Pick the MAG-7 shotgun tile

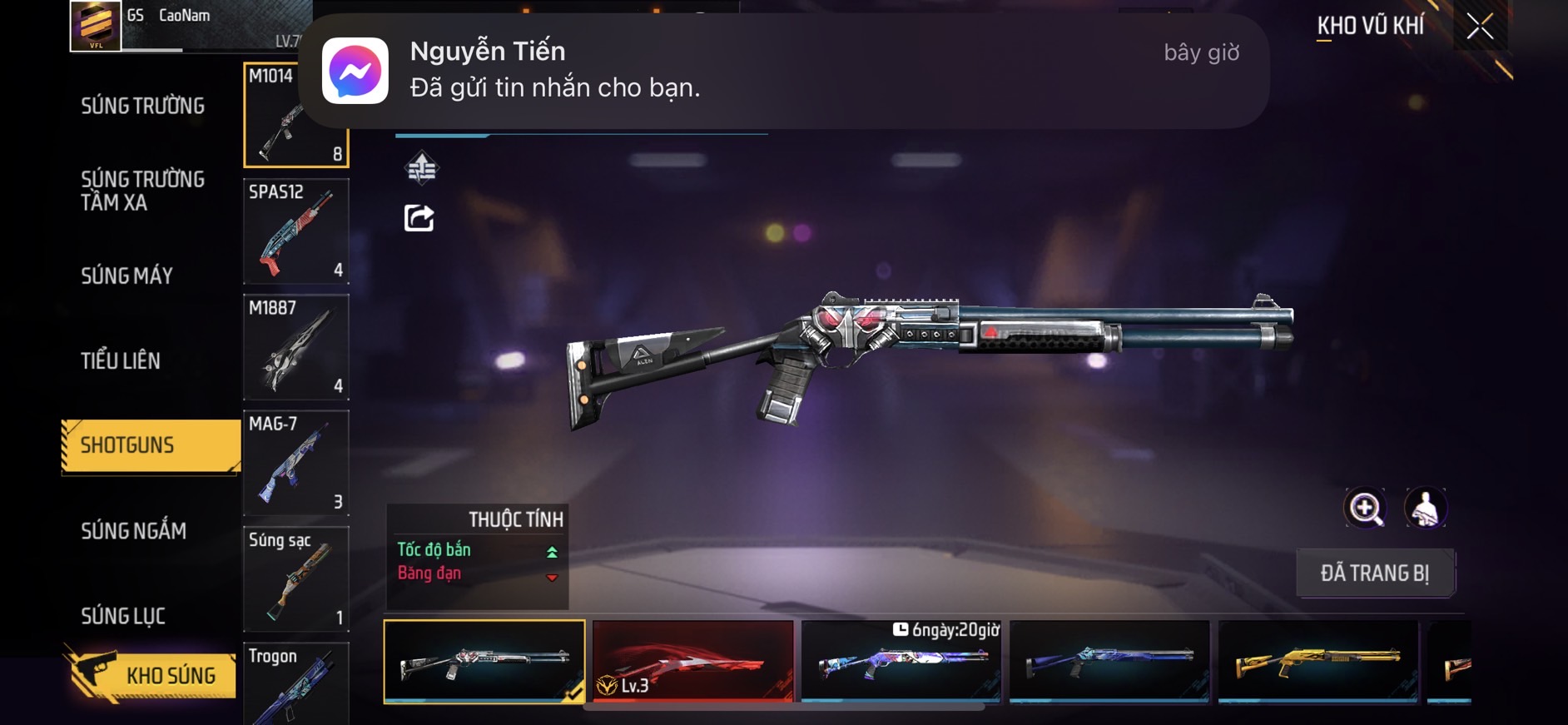[295, 462]
